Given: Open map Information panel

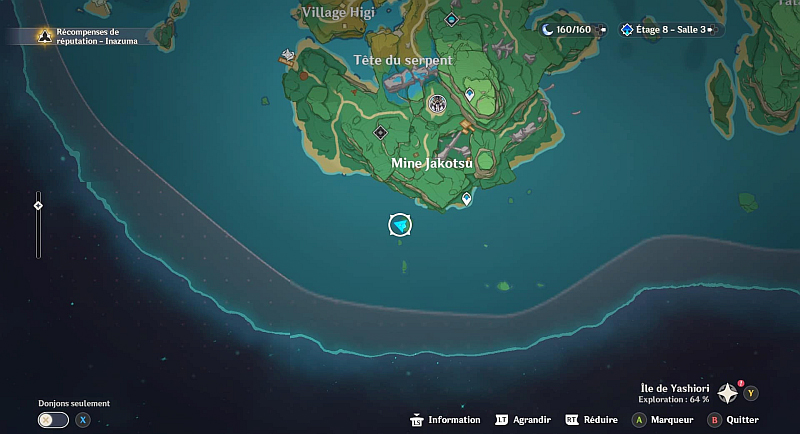Looking at the screenshot, I should point(445,420).
